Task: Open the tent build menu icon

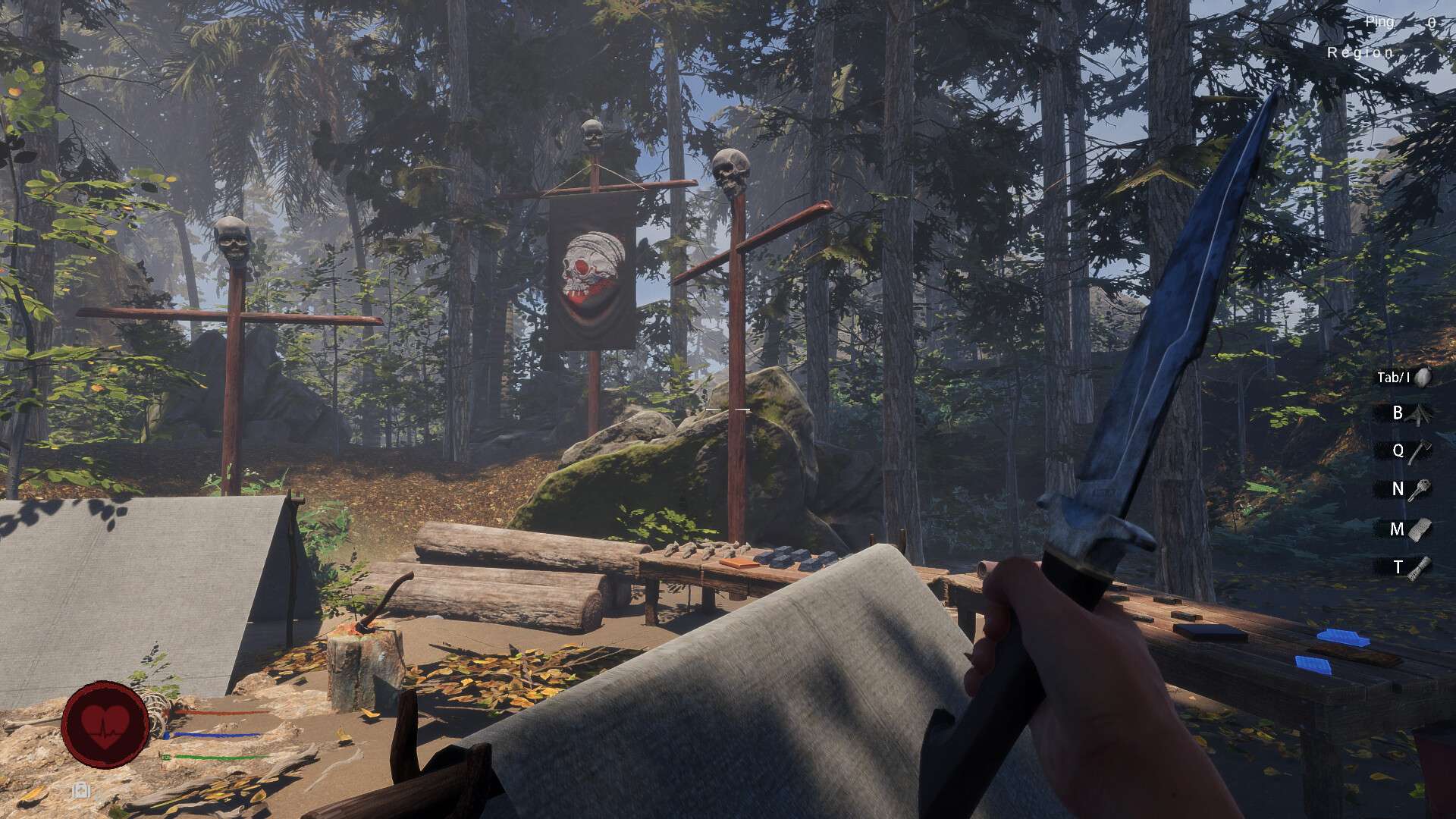Action: pos(1419,414)
